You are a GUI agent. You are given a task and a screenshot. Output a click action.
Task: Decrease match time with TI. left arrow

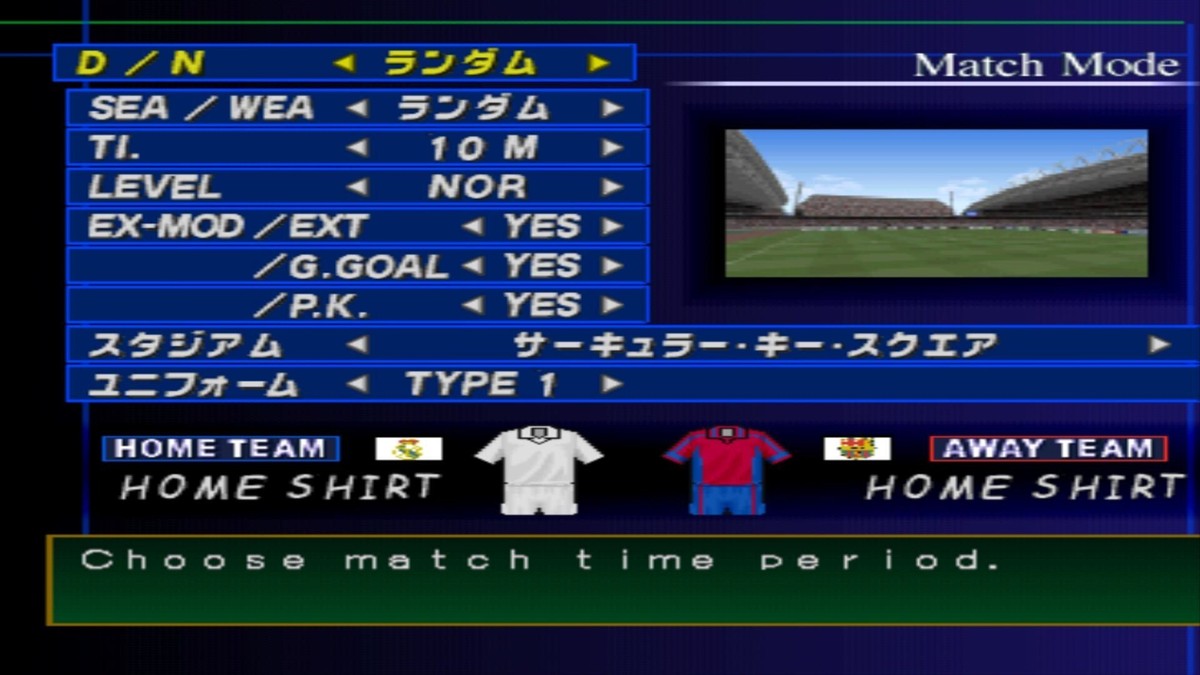click(x=357, y=148)
